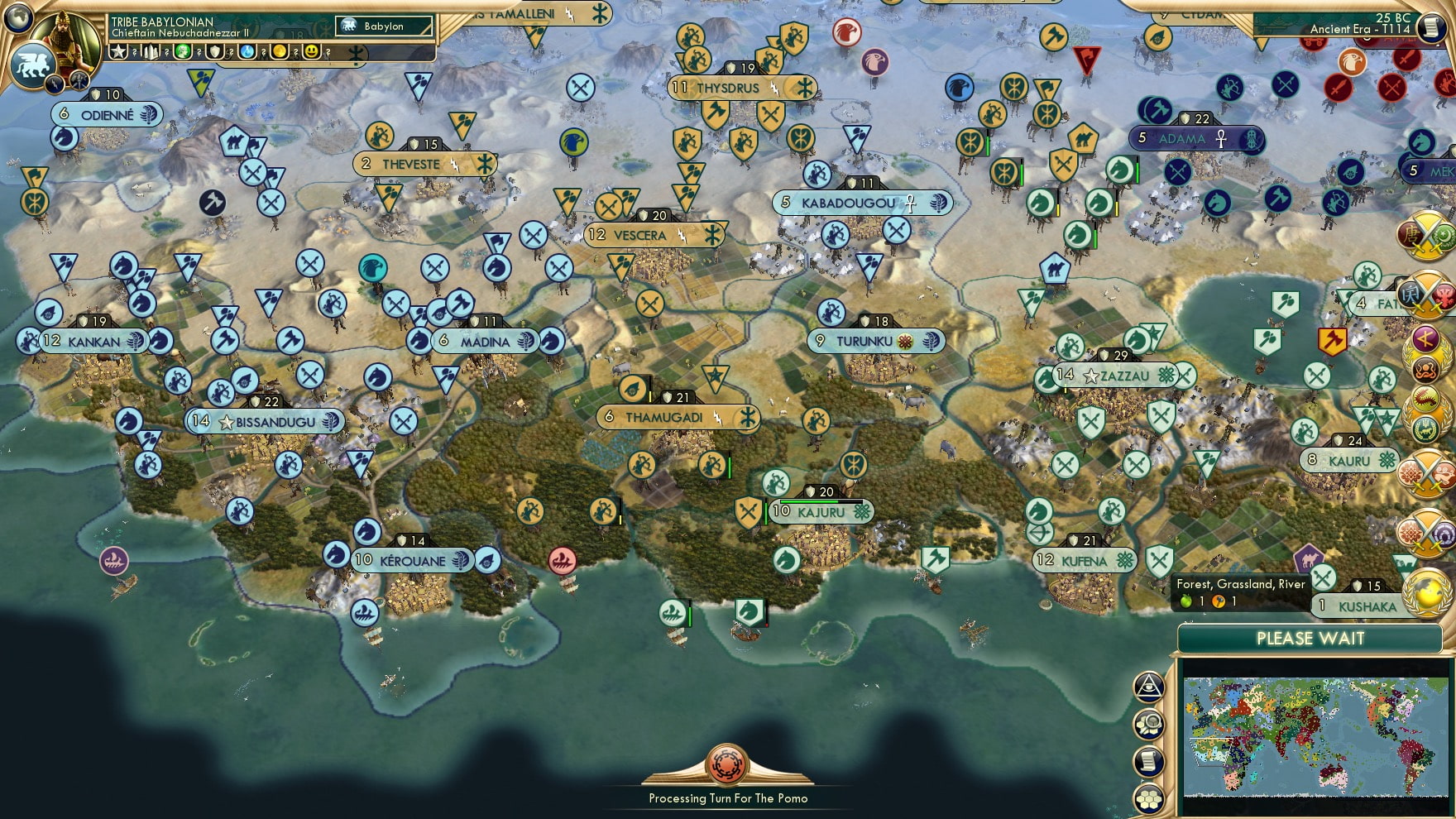The height and width of the screenshot is (819, 1456).
Task: Toggle map options with the magnifier hex icon
Action: (1149, 722)
